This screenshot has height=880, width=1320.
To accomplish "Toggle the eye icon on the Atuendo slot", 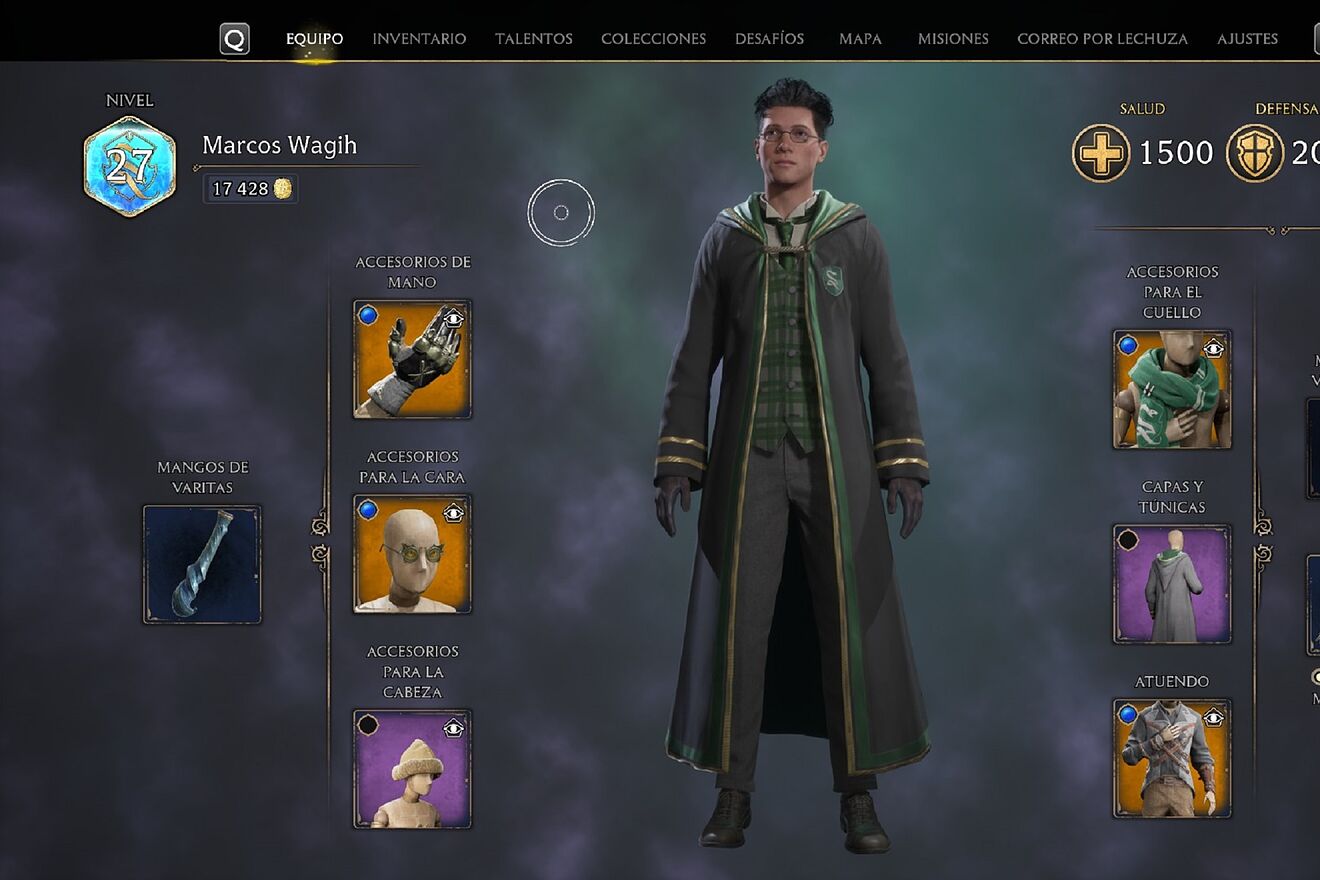I will pos(1214,714).
